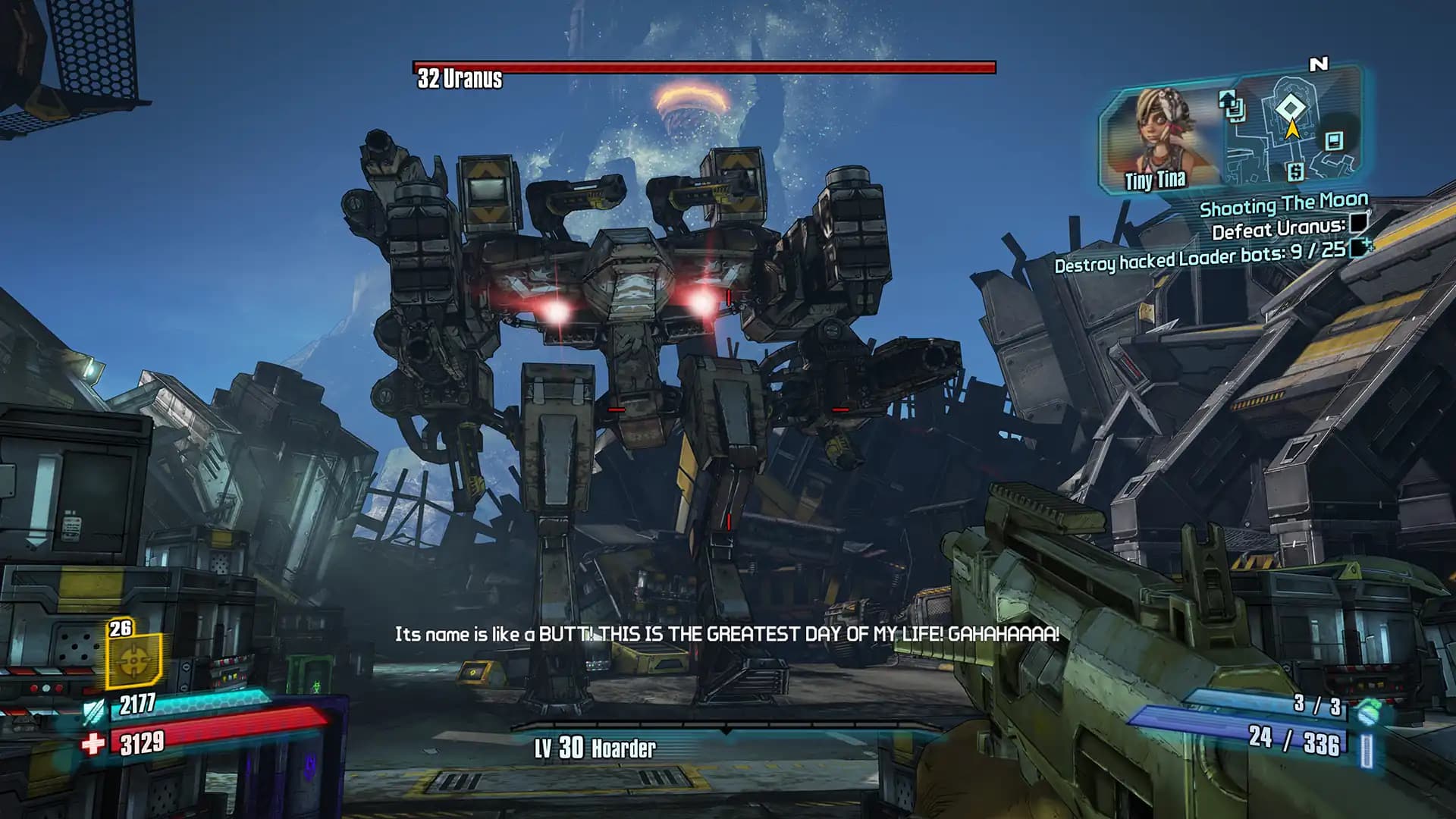Click the health cross icon beside 3129
The width and height of the screenshot is (1456, 819).
tap(94, 742)
